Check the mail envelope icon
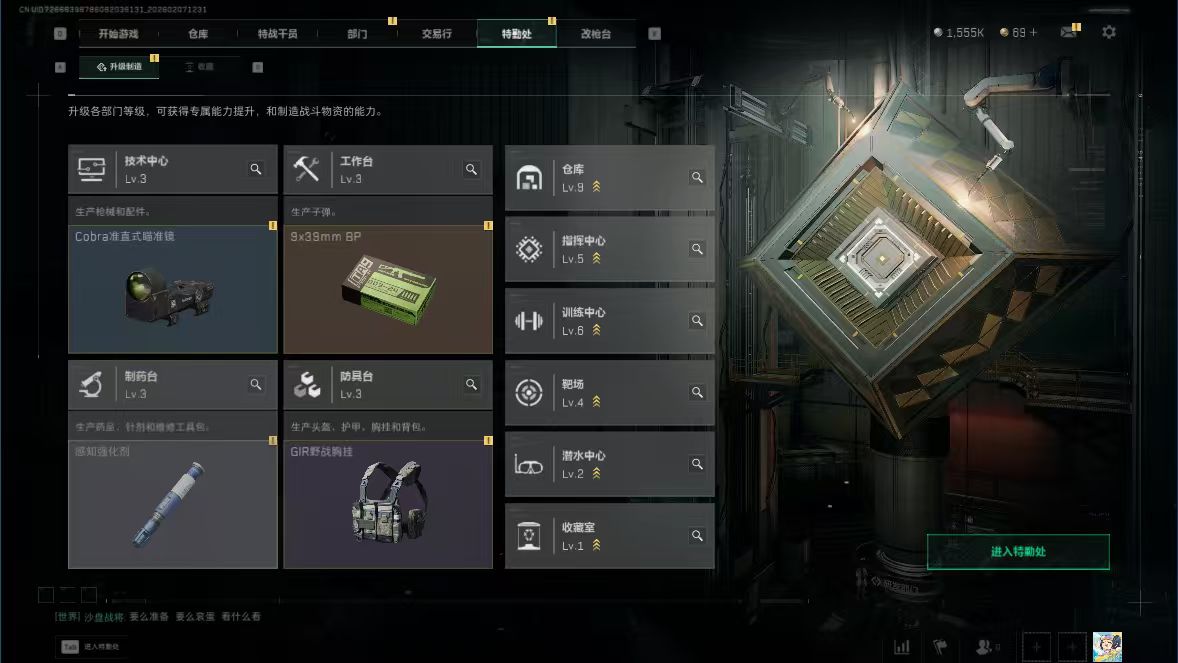 tap(1068, 32)
